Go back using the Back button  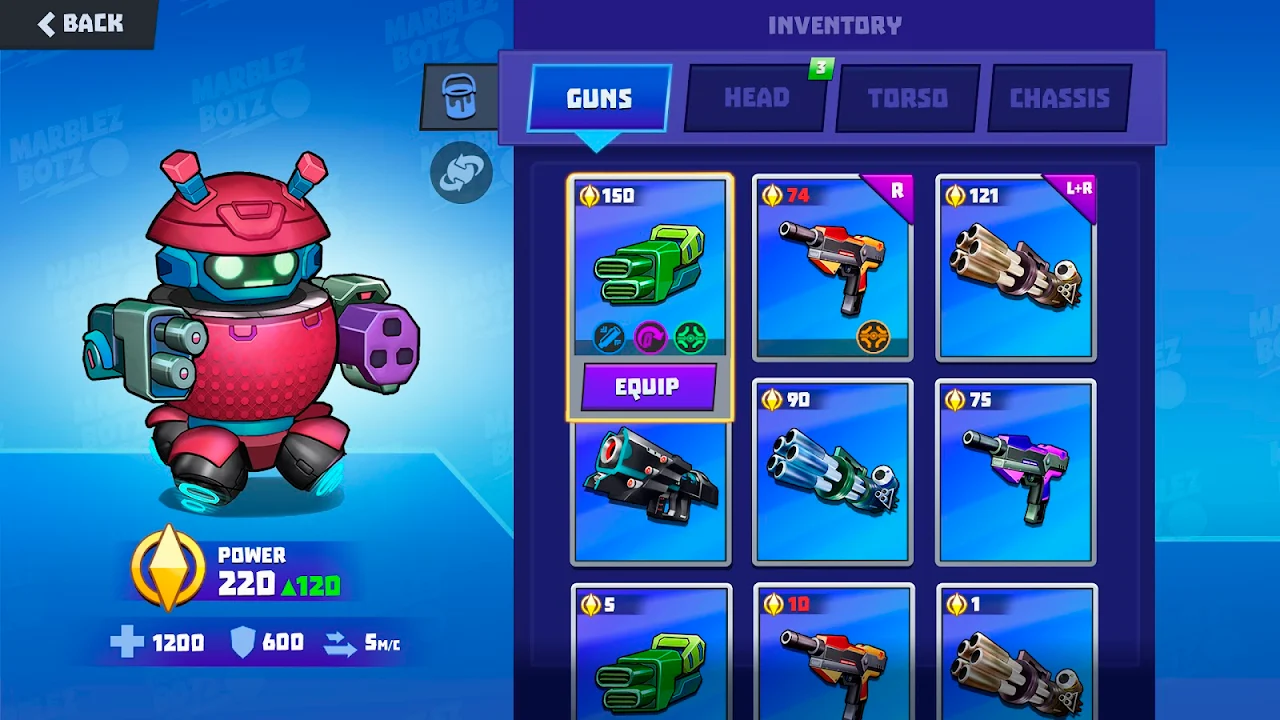(80, 23)
